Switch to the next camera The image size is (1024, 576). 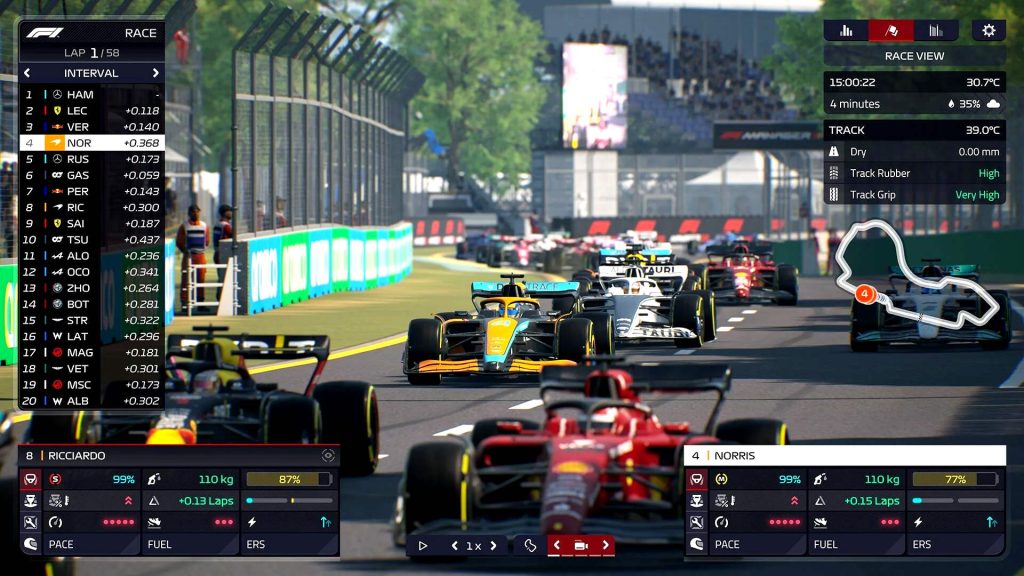coord(604,545)
